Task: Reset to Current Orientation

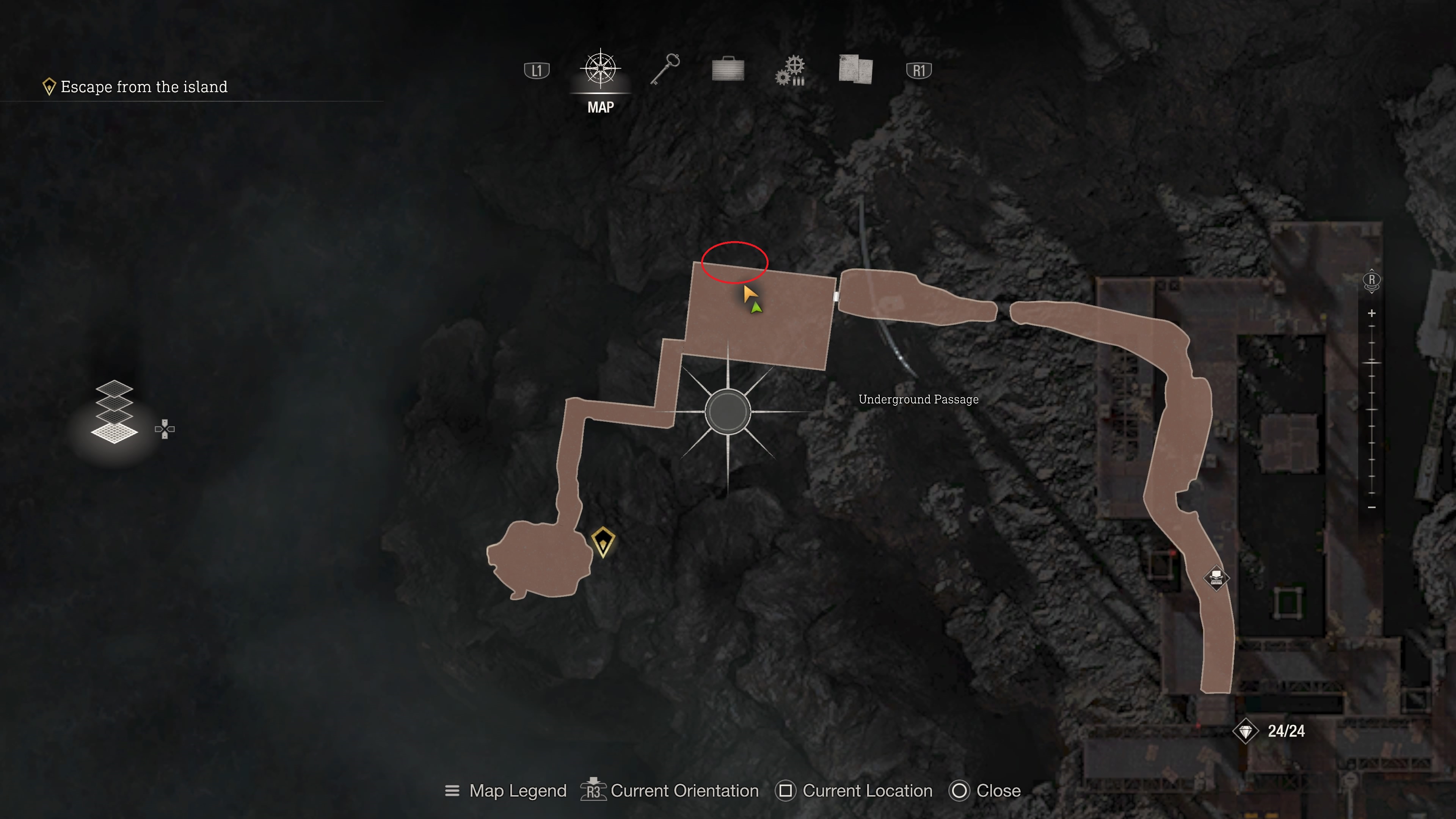Action: pos(670,791)
